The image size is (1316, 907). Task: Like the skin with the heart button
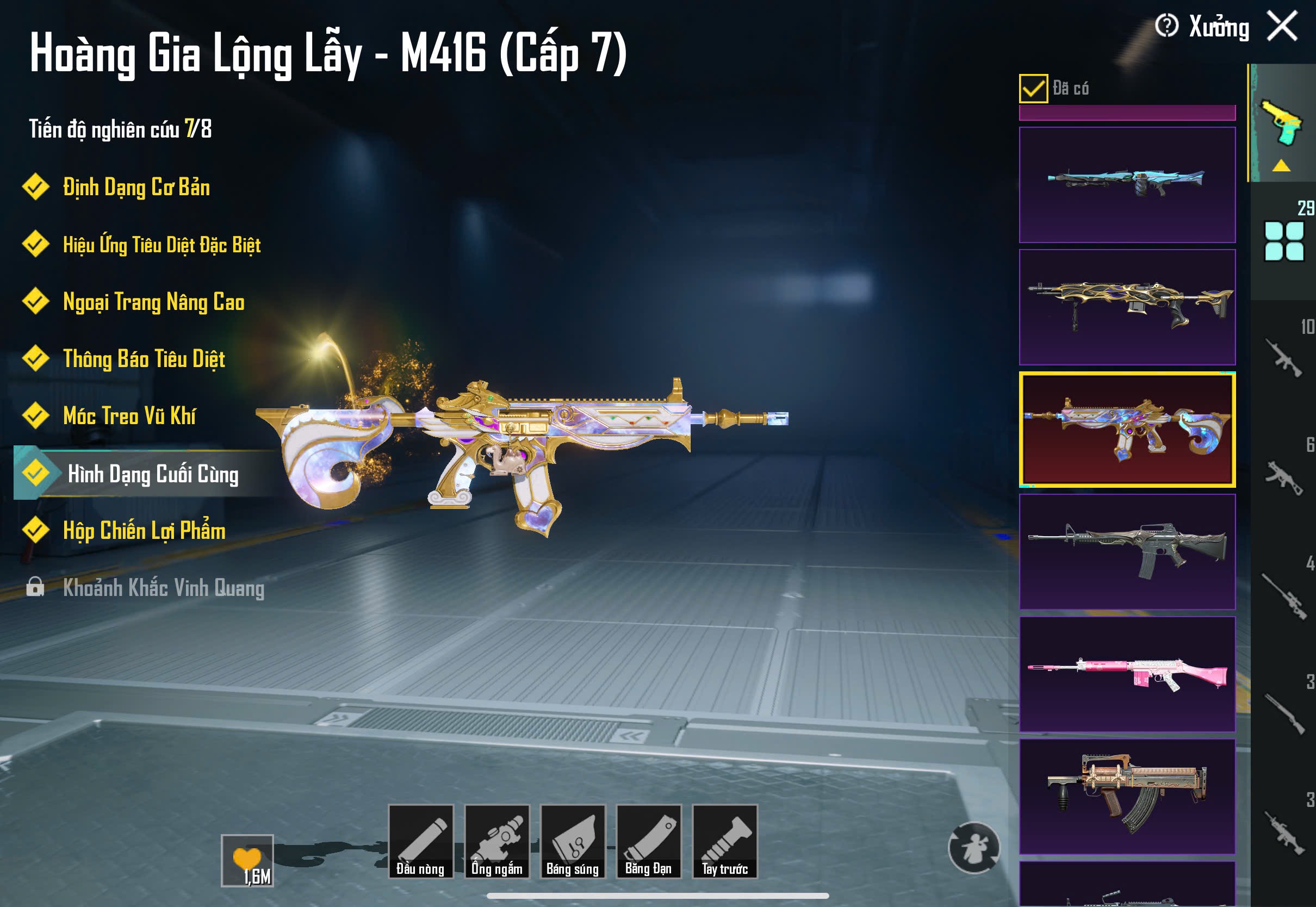247,860
